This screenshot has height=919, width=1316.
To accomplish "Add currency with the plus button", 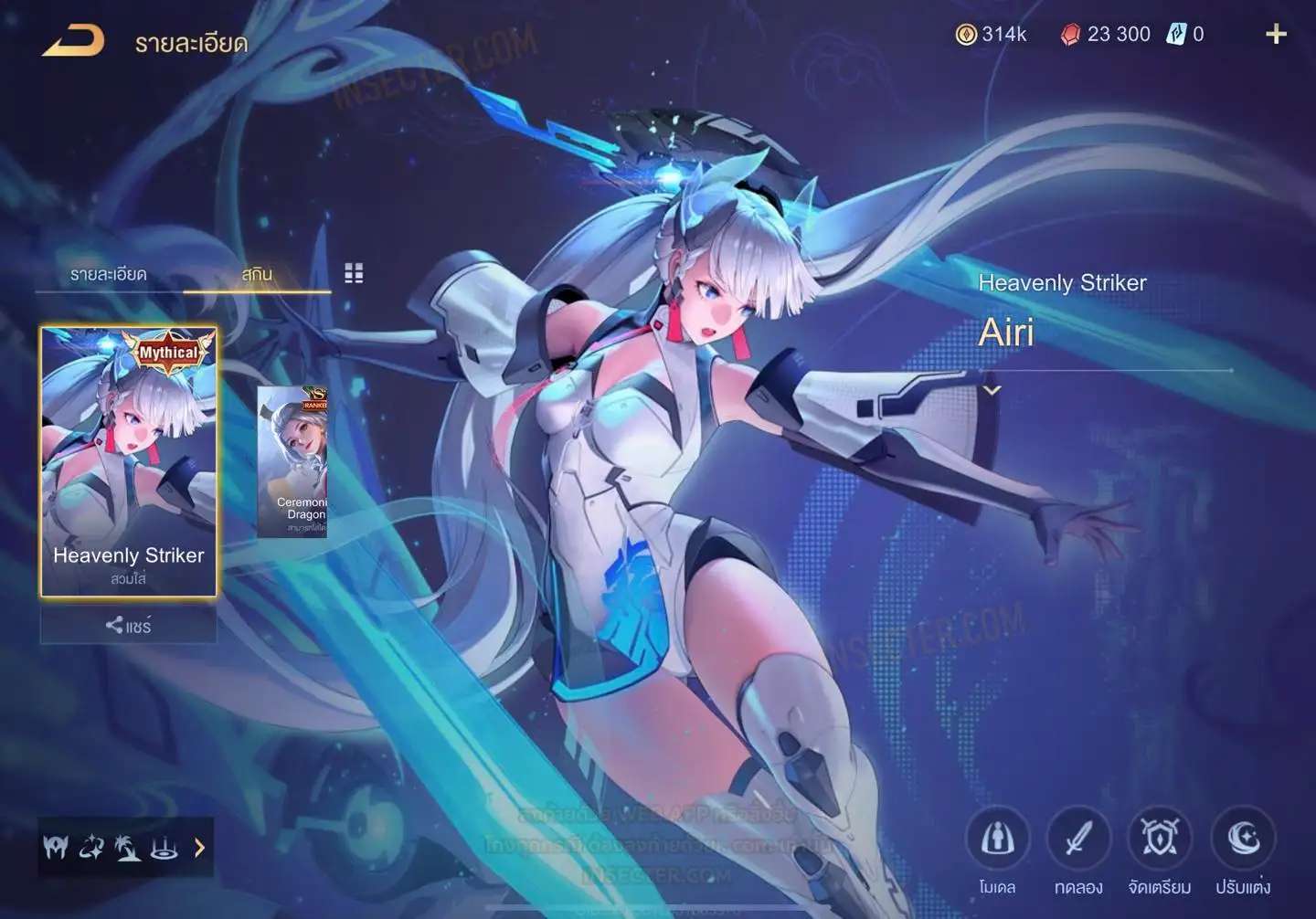I will [x=1276, y=35].
